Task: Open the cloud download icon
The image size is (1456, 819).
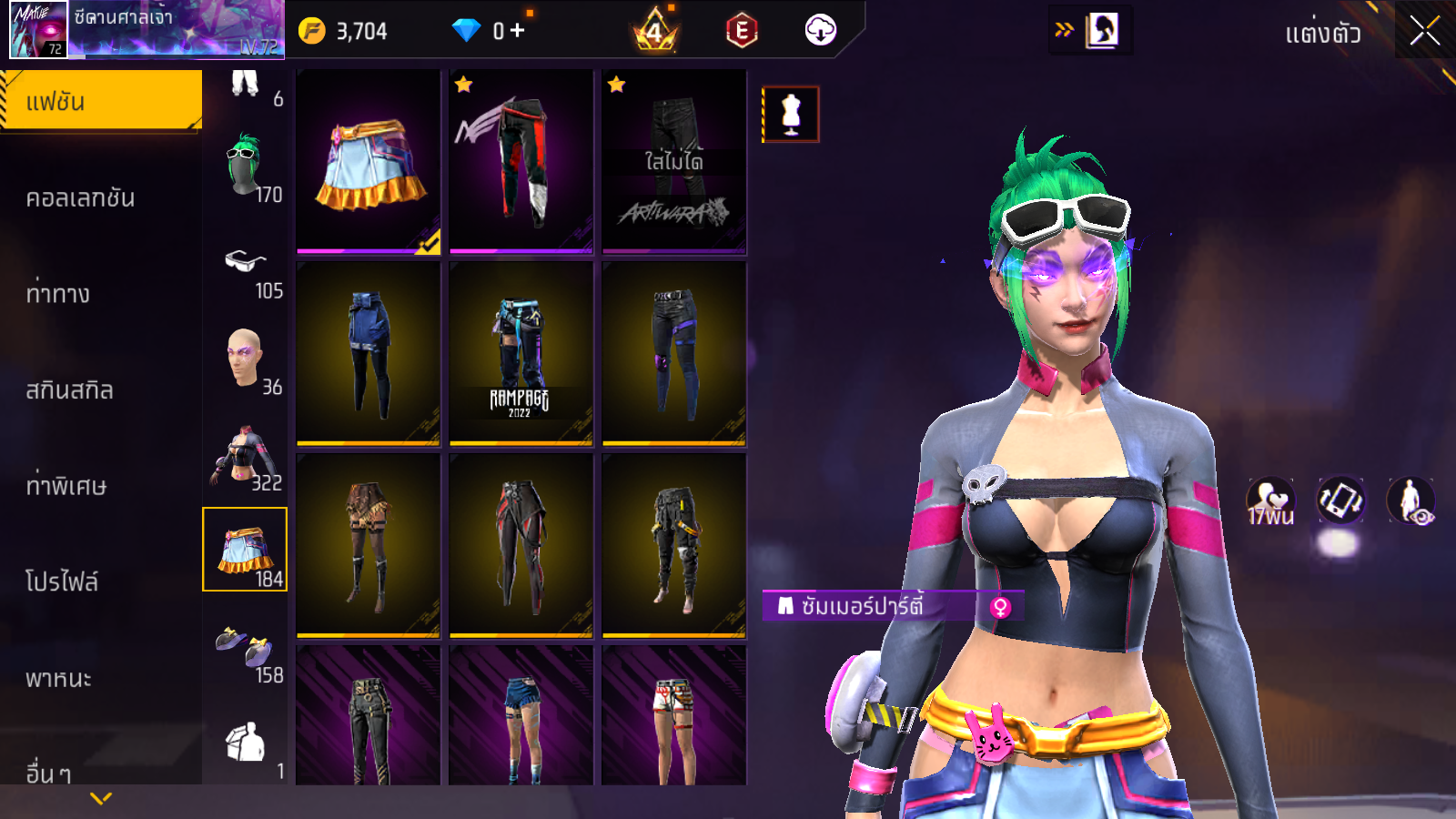Action: (820, 31)
